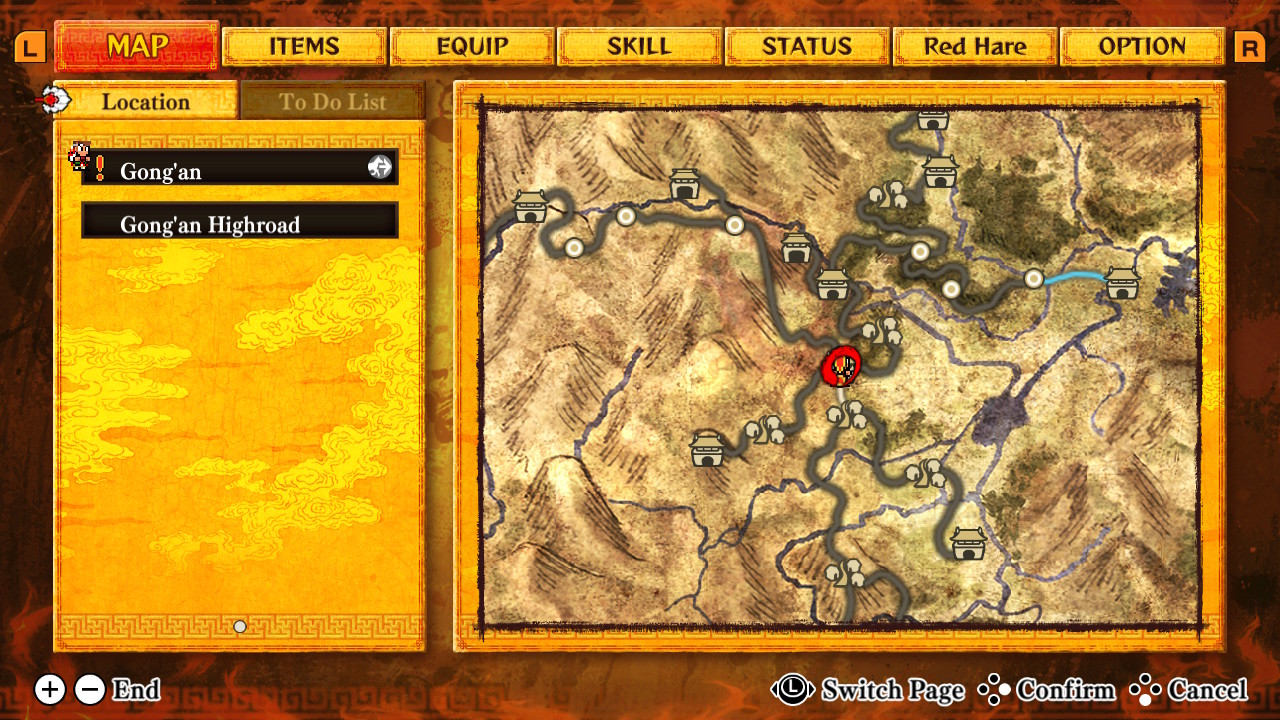Open the Red Hare tab
This screenshot has height=720, width=1280.
coord(975,47)
